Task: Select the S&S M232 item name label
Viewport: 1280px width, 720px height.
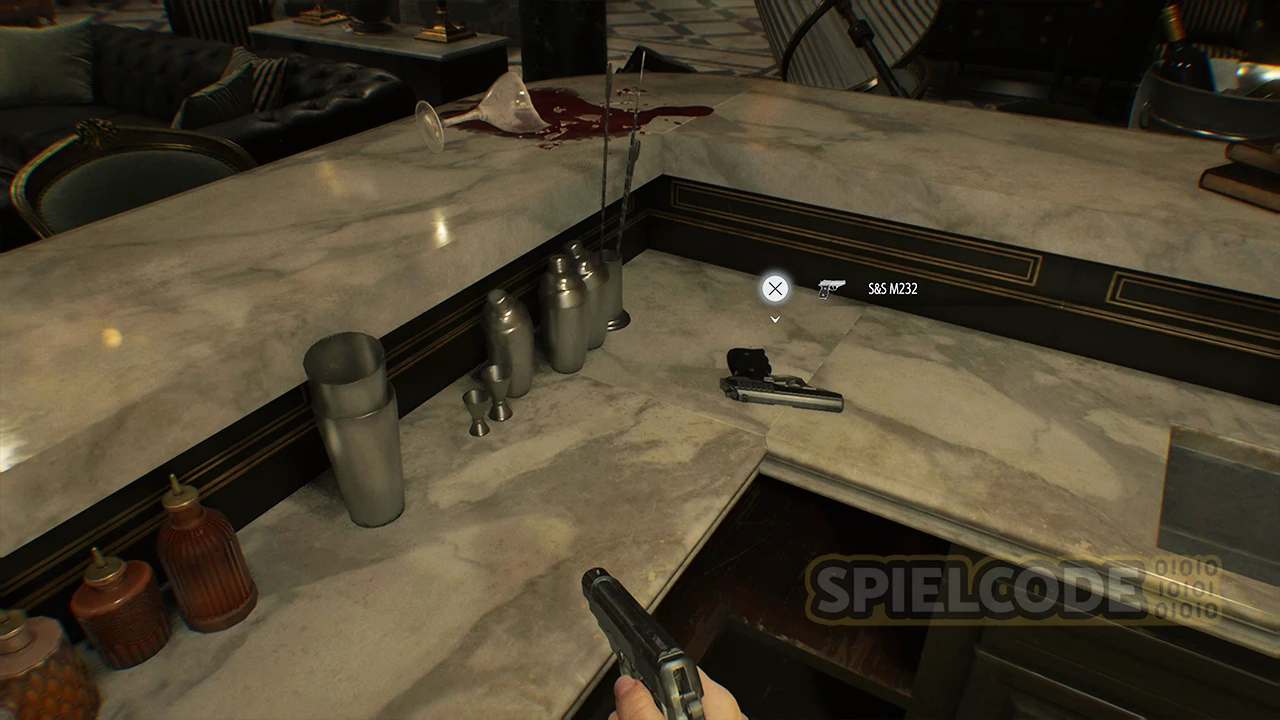Action: (x=892, y=289)
